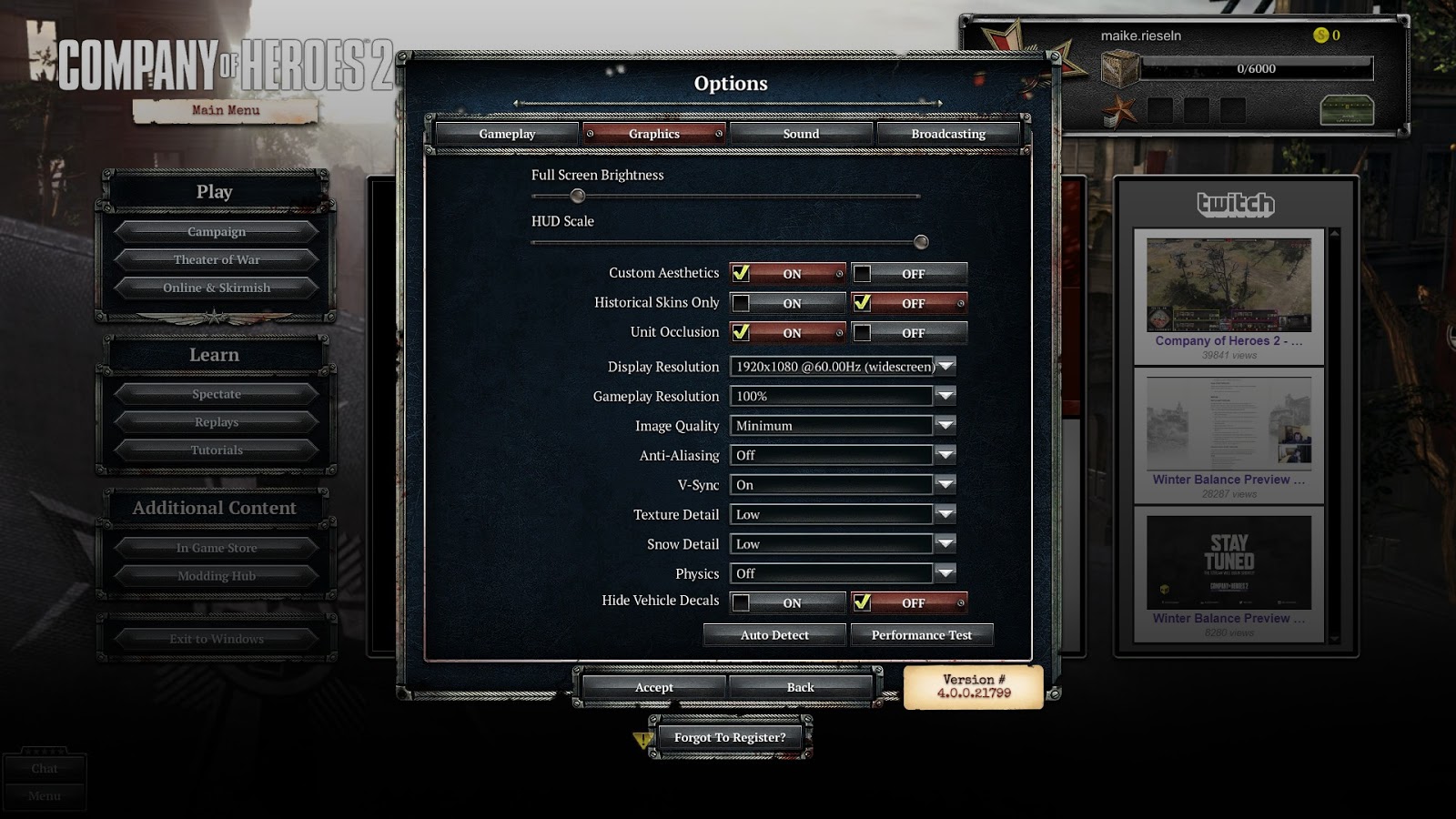Image resolution: width=1456 pixels, height=819 pixels.
Task: Click the supply crate icon in the profile panel
Action: (x=1120, y=68)
